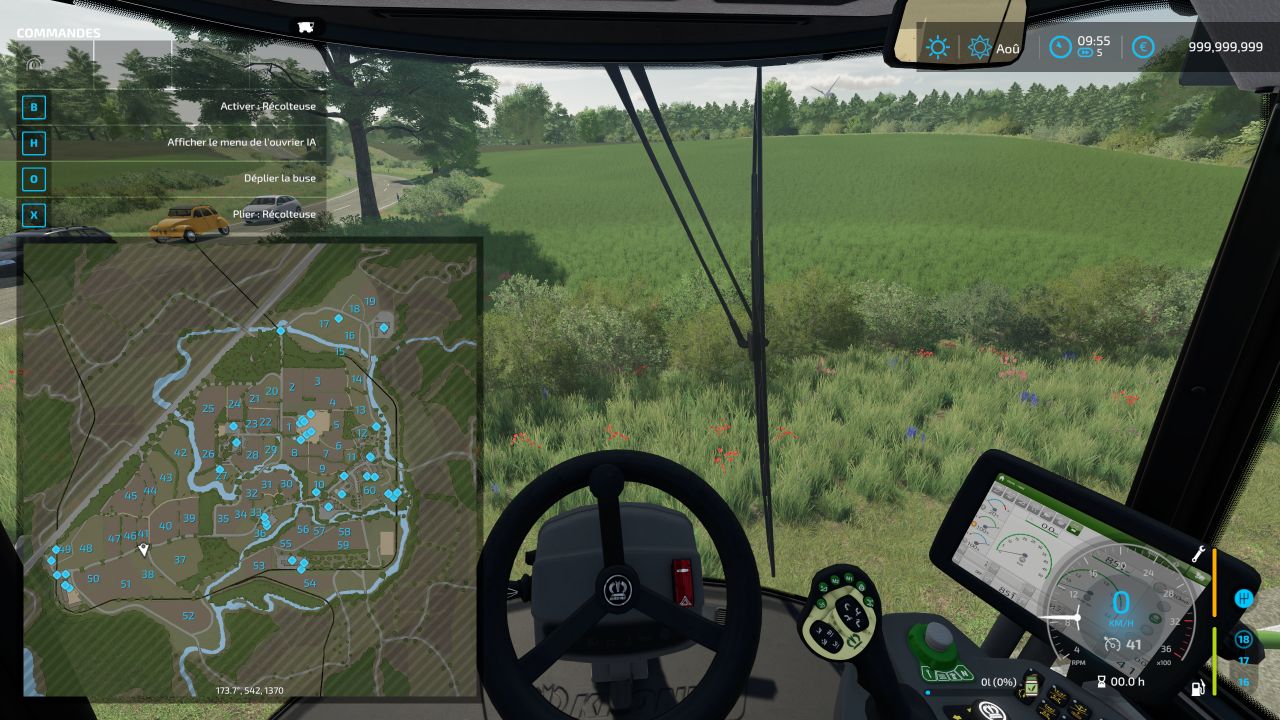The image size is (1280, 720).
Task: Click the sun weather forecast icon
Action: coord(937,47)
